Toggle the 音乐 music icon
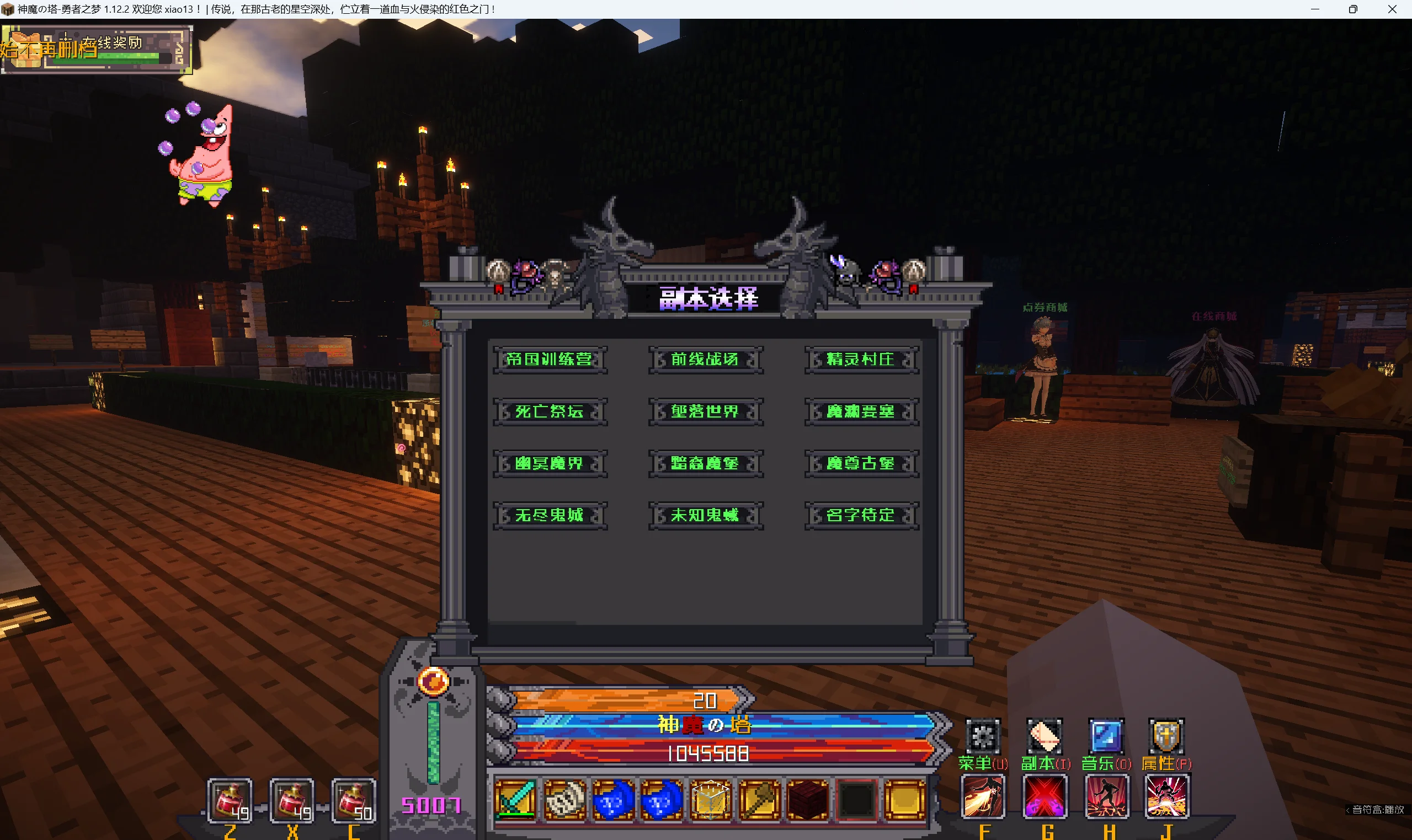The image size is (1412, 840). tap(1106, 736)
